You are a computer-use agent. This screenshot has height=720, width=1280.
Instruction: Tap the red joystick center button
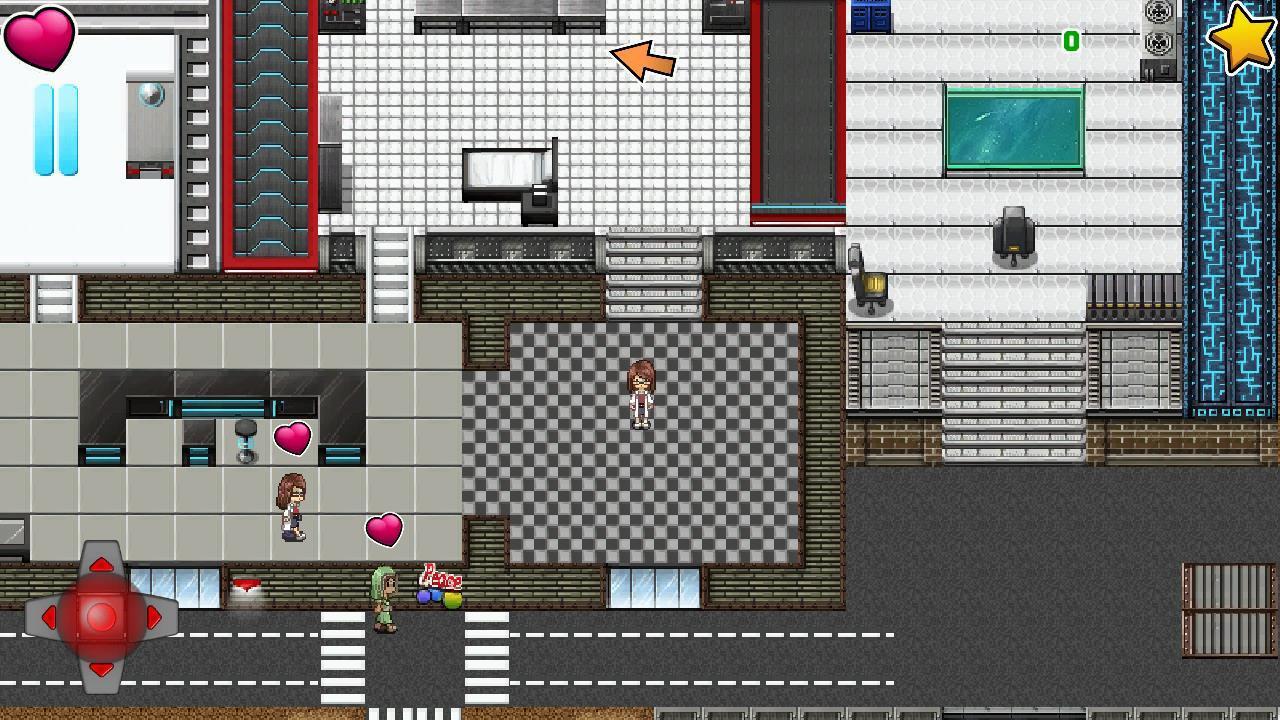pyautogui.click(x=99, y=617)
